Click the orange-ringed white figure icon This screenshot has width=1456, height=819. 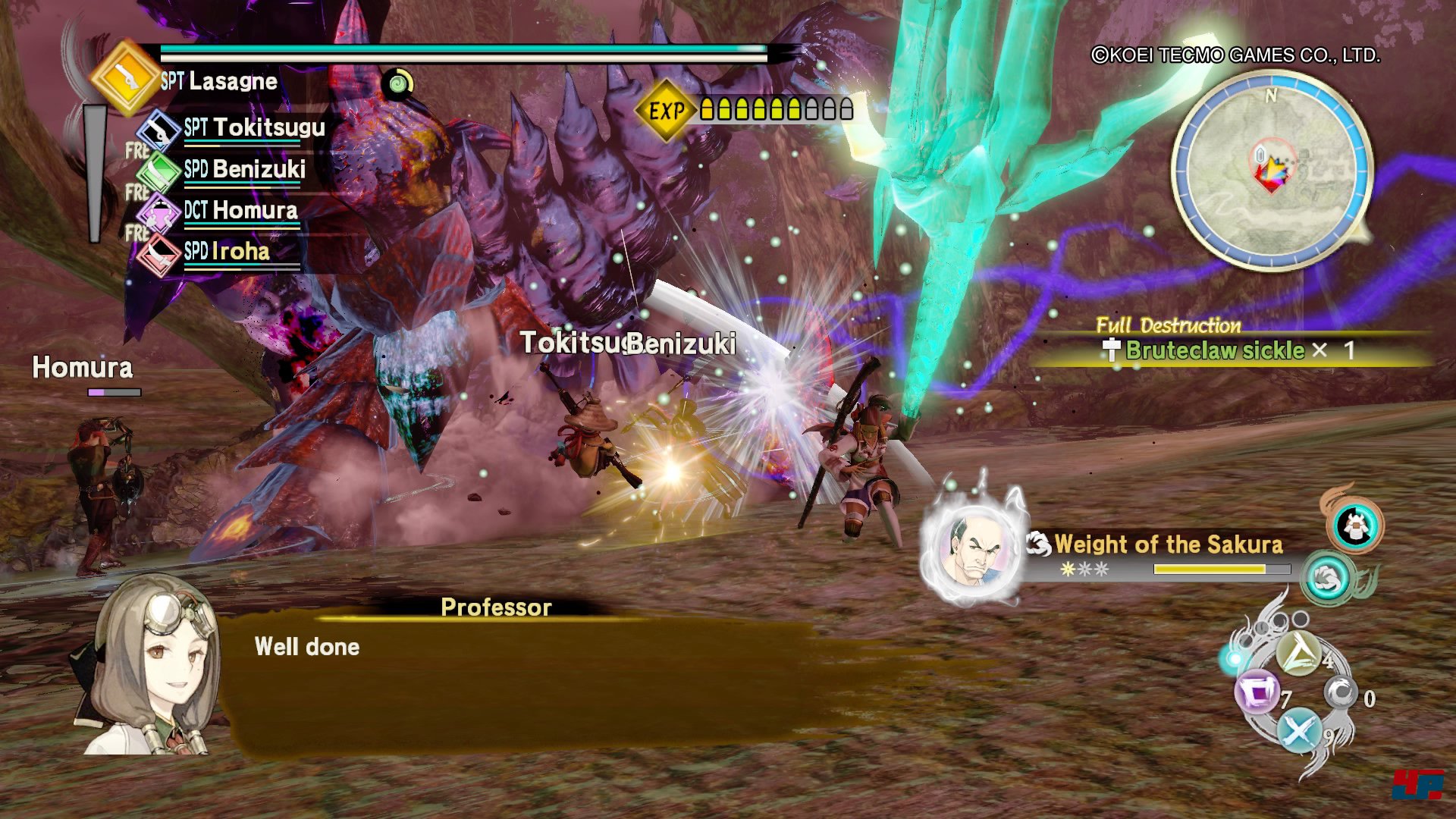click(1355, 526)
